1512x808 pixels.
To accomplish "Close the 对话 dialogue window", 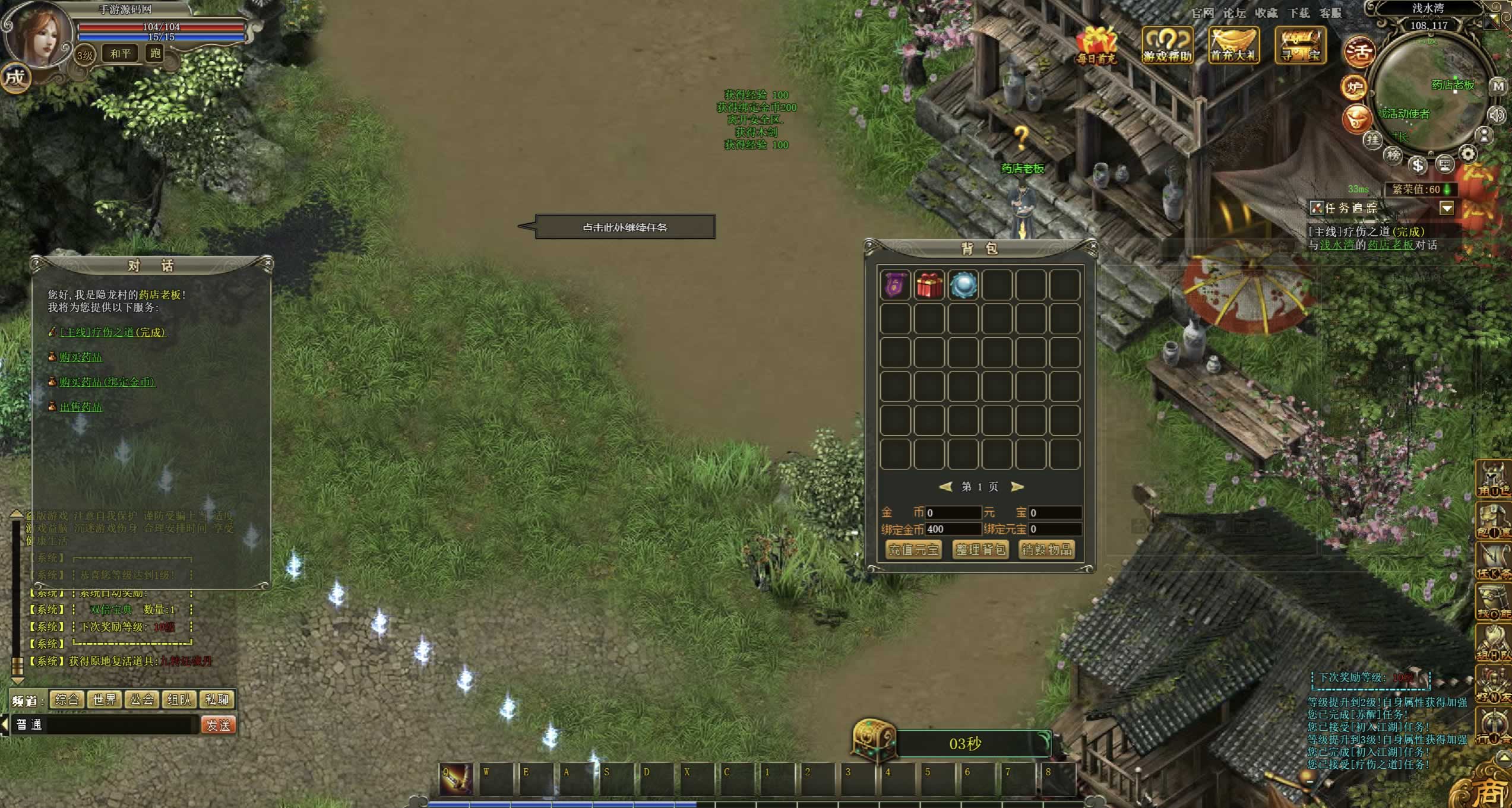I will [x=268, y=262].
